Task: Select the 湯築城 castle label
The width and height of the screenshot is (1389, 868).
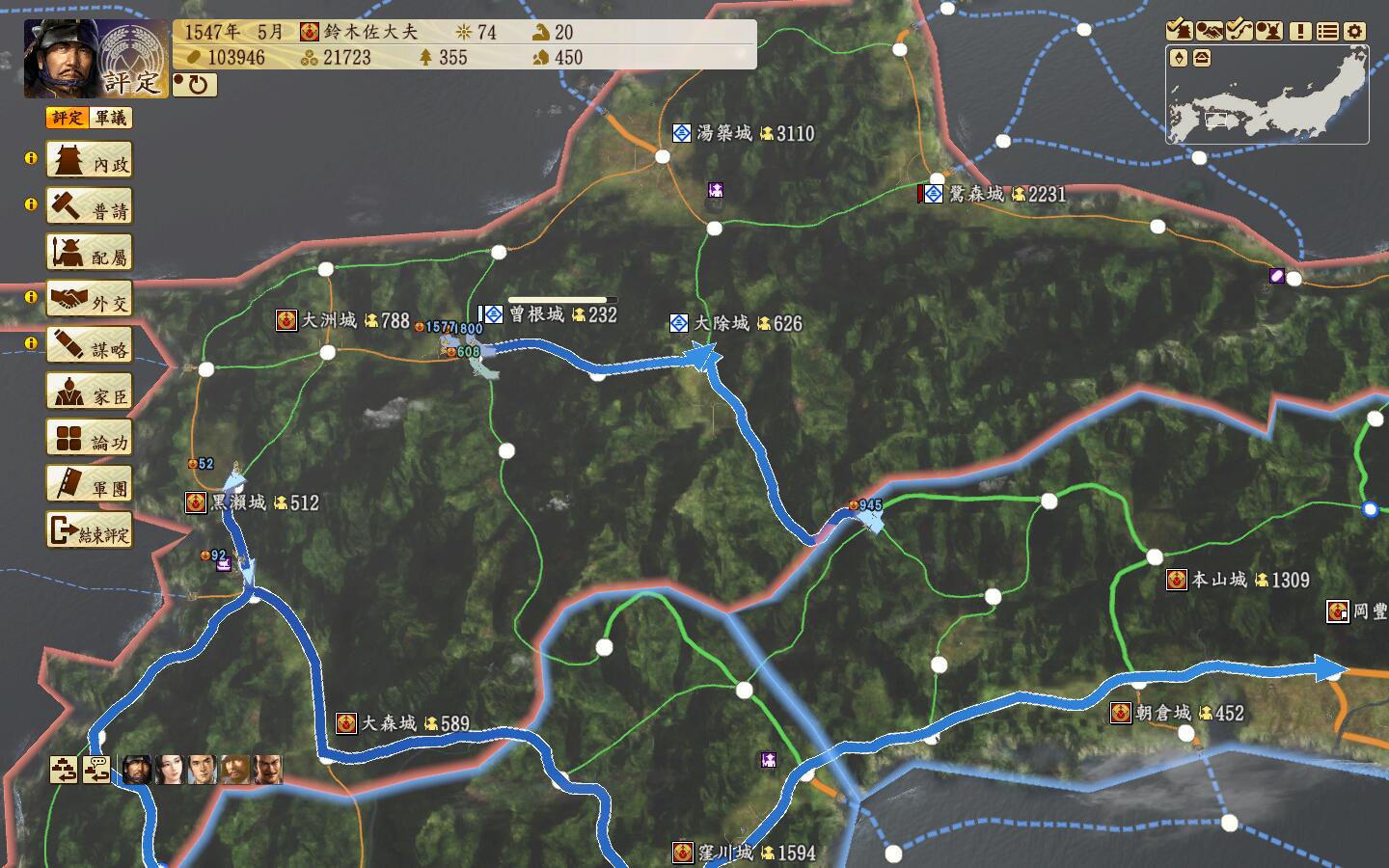Action: (x=723, y=133)
